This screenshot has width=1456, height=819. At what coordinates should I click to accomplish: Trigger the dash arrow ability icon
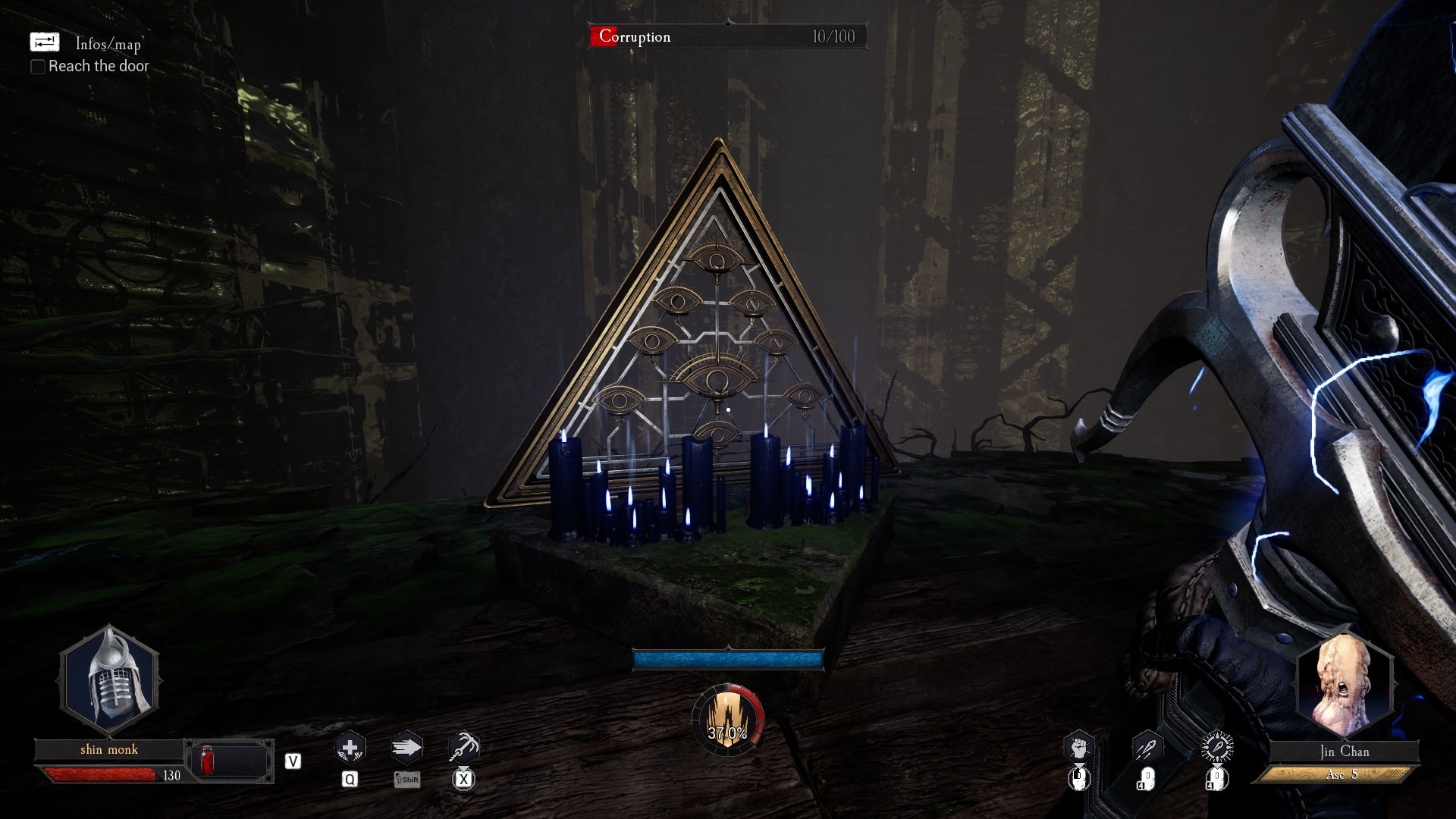pyautogui.click(x=406, y=748)
